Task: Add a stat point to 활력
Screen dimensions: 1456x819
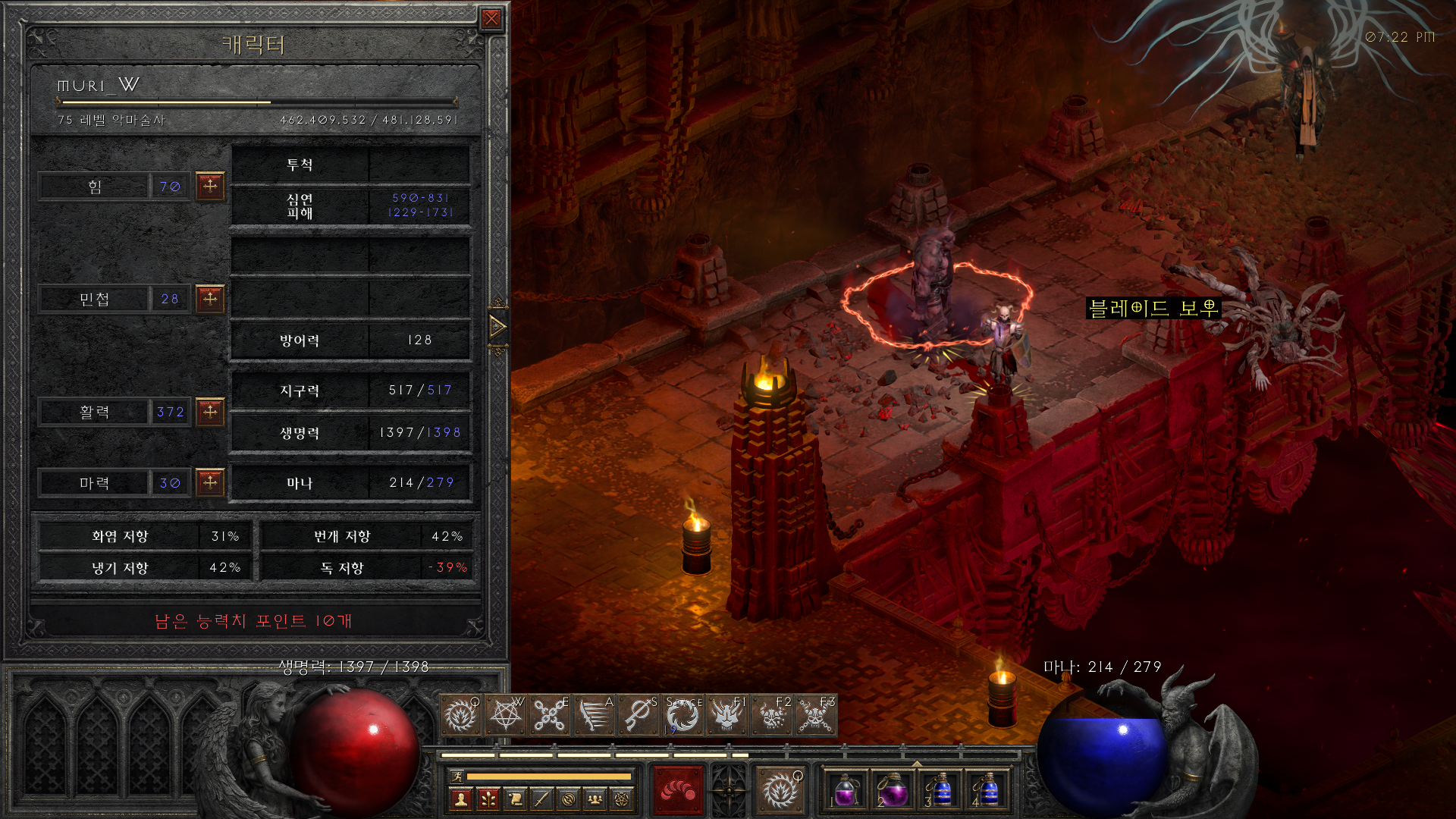Action: pos(210,412)
